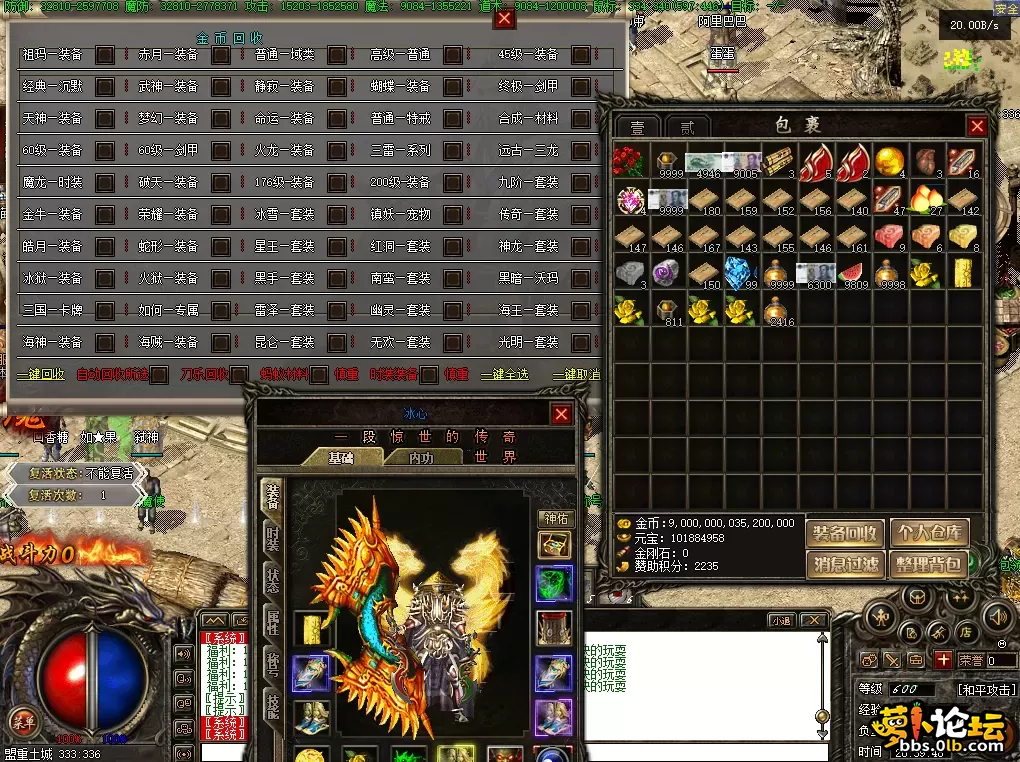This screenshot has width=1020, height=762.
Task: Tick the 祖玛-装备 recycle checkbox
Action: (x=104, y=55)
